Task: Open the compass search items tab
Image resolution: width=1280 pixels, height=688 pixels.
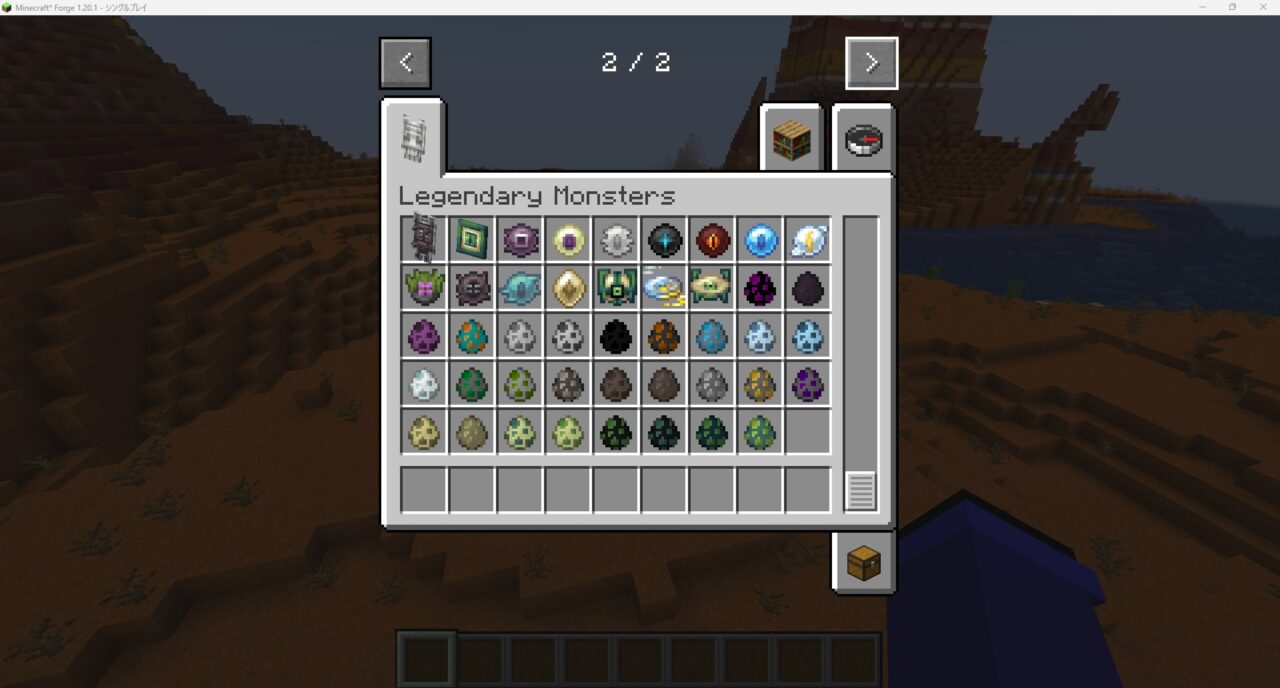Action: (x=863, y=140)
